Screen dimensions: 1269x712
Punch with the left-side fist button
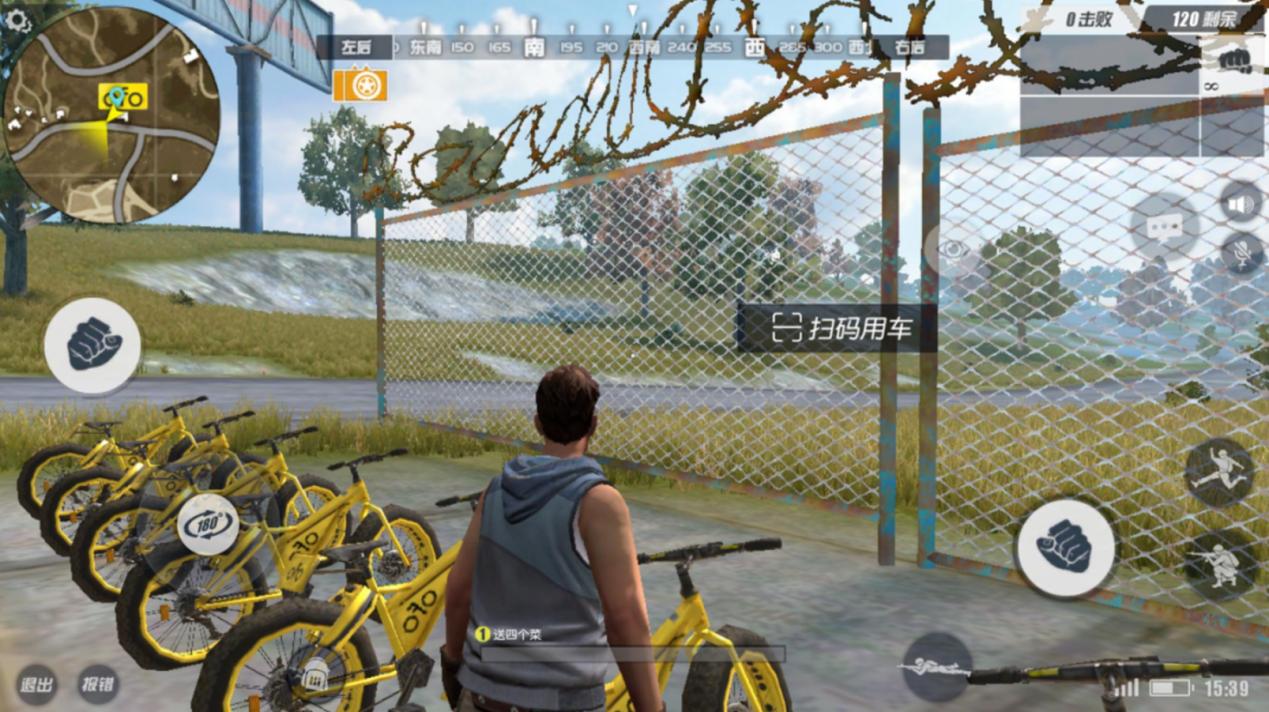click(92, 345)
